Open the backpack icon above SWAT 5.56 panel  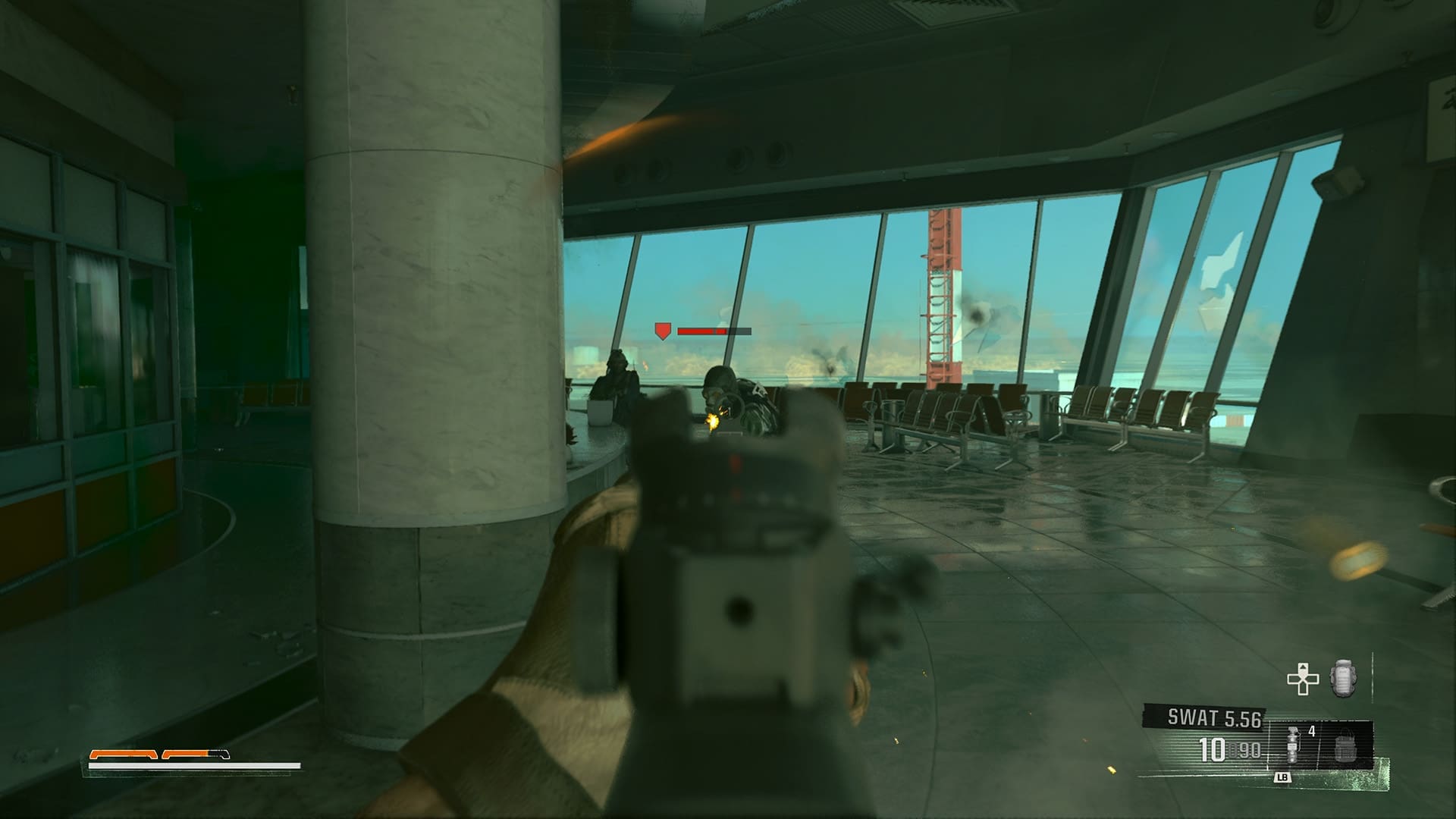pos(1341,676)
